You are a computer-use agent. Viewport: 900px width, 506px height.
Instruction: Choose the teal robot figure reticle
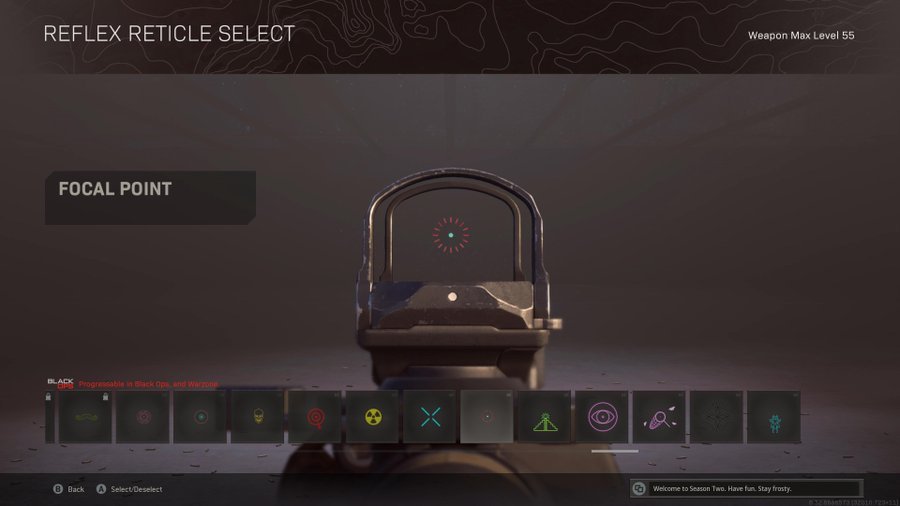tap(773, 416)
